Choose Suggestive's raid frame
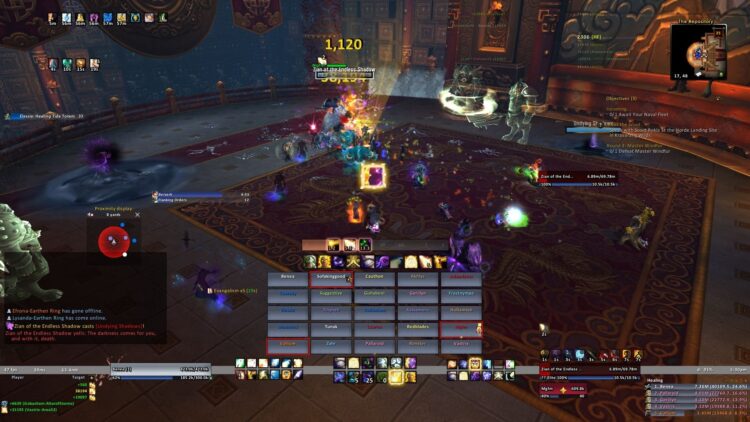 click(330, 294)
